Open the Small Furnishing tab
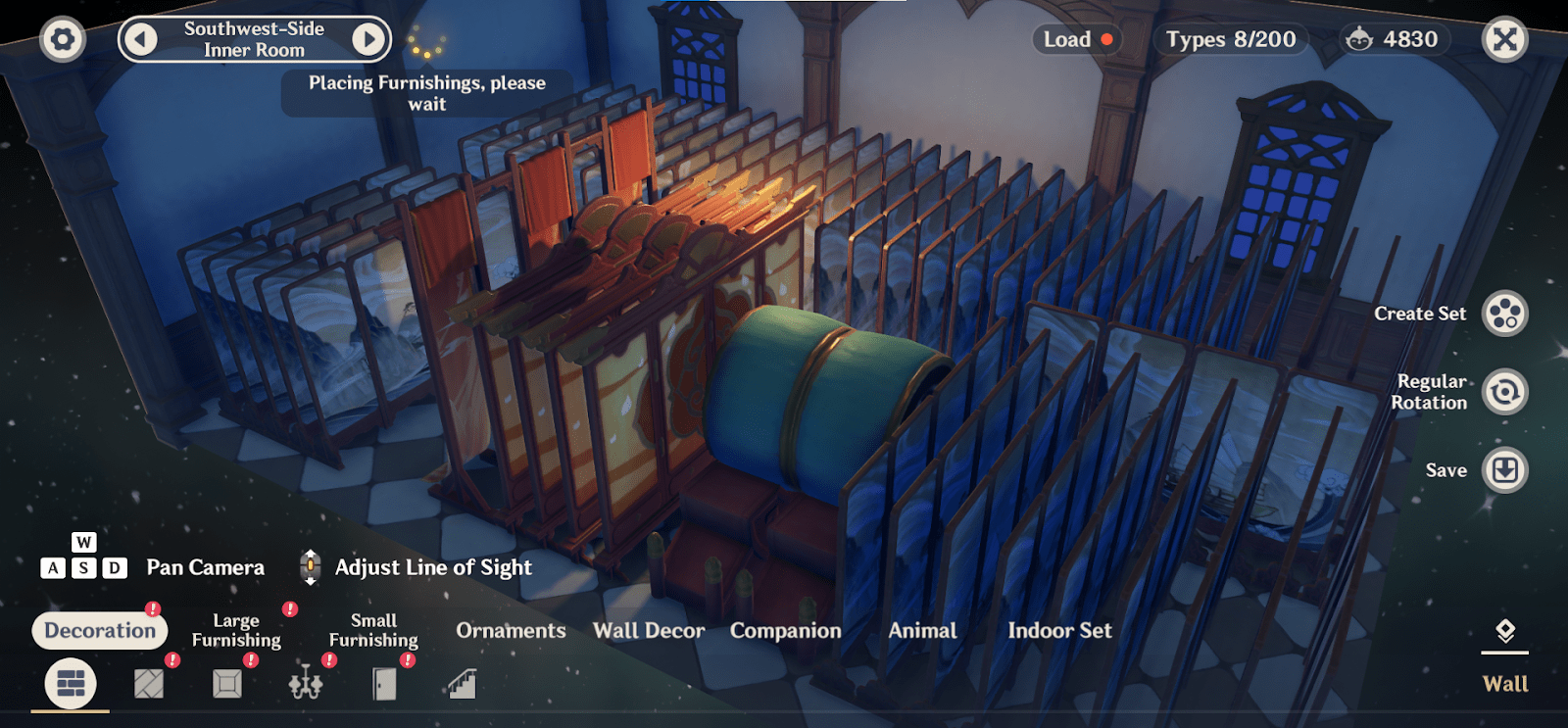Image resolution: width=1568 pixels, height=728 pixels. (x=373, y=630)
